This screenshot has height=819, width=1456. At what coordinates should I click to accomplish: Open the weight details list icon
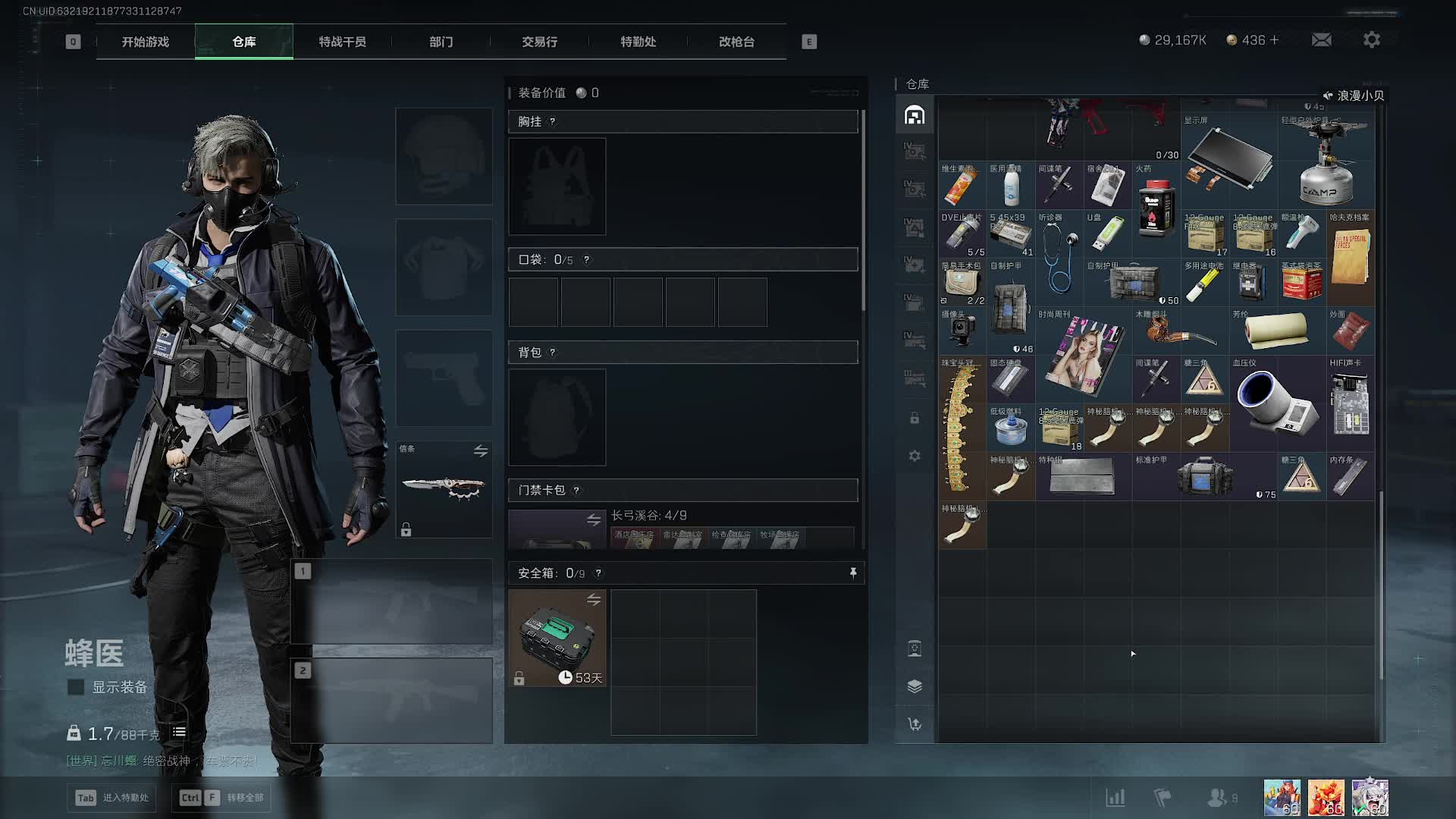tap(179, 733)
